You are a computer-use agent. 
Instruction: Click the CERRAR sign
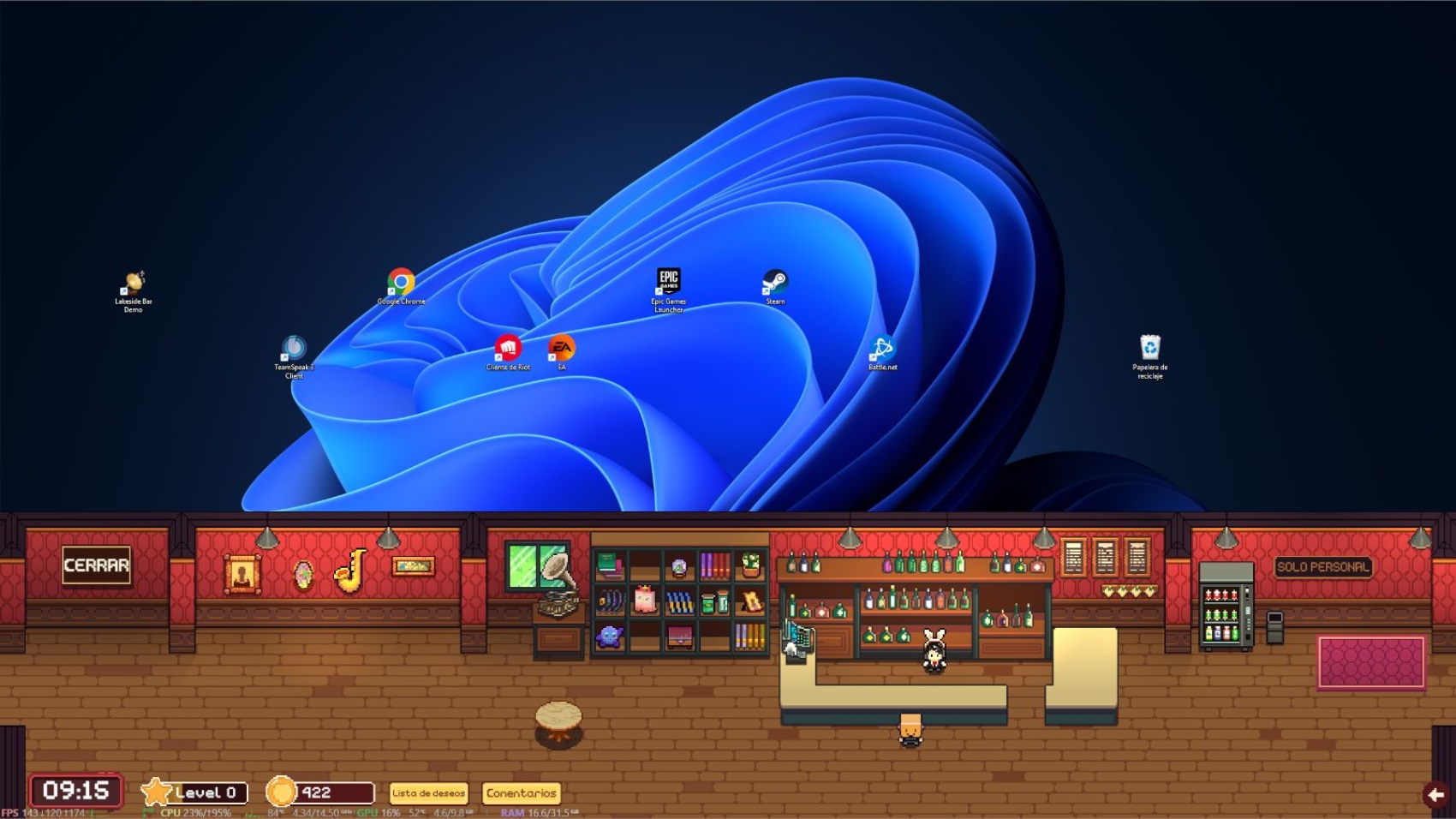pyautogui.click(x=96, y=565)
